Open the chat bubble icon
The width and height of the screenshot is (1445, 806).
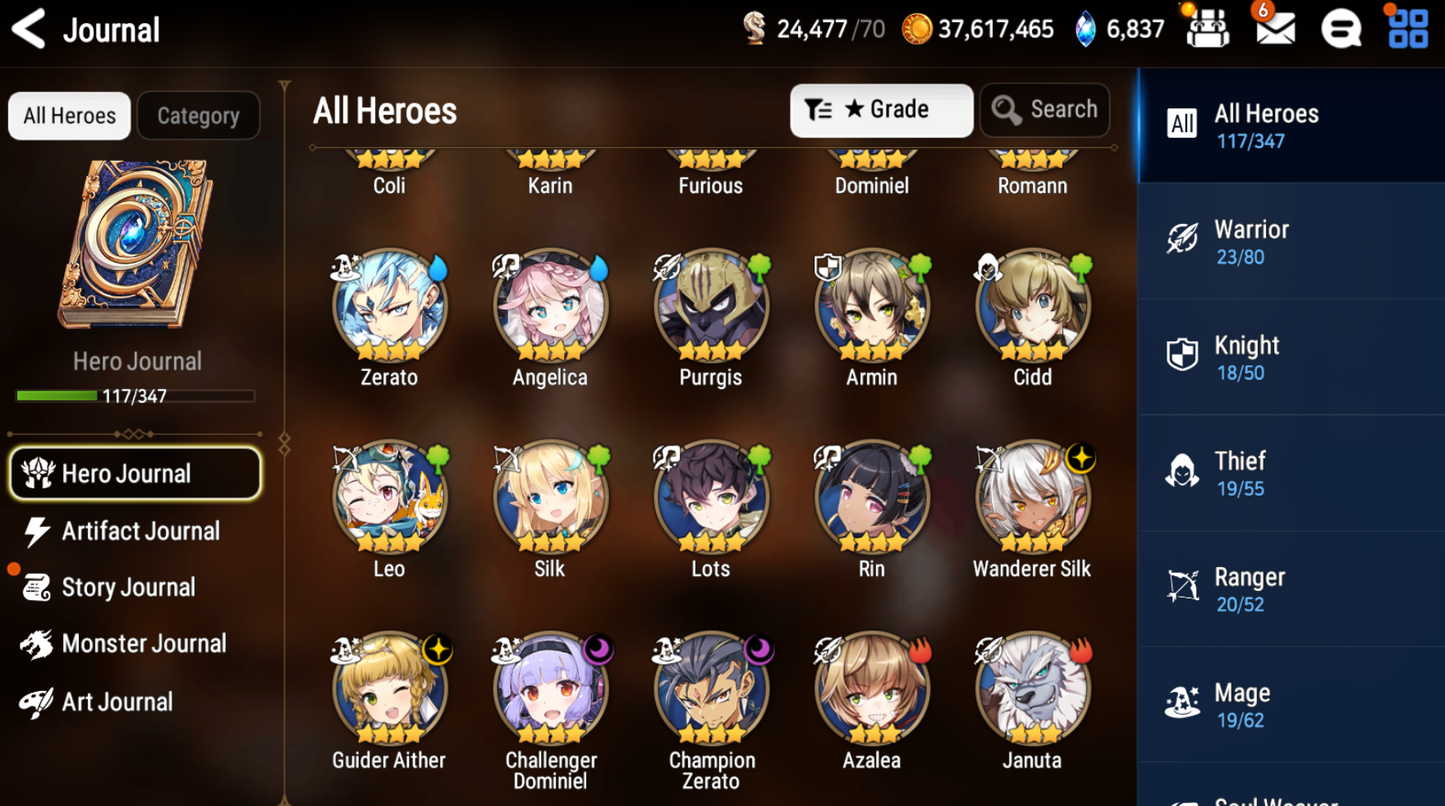(1341, 30)
